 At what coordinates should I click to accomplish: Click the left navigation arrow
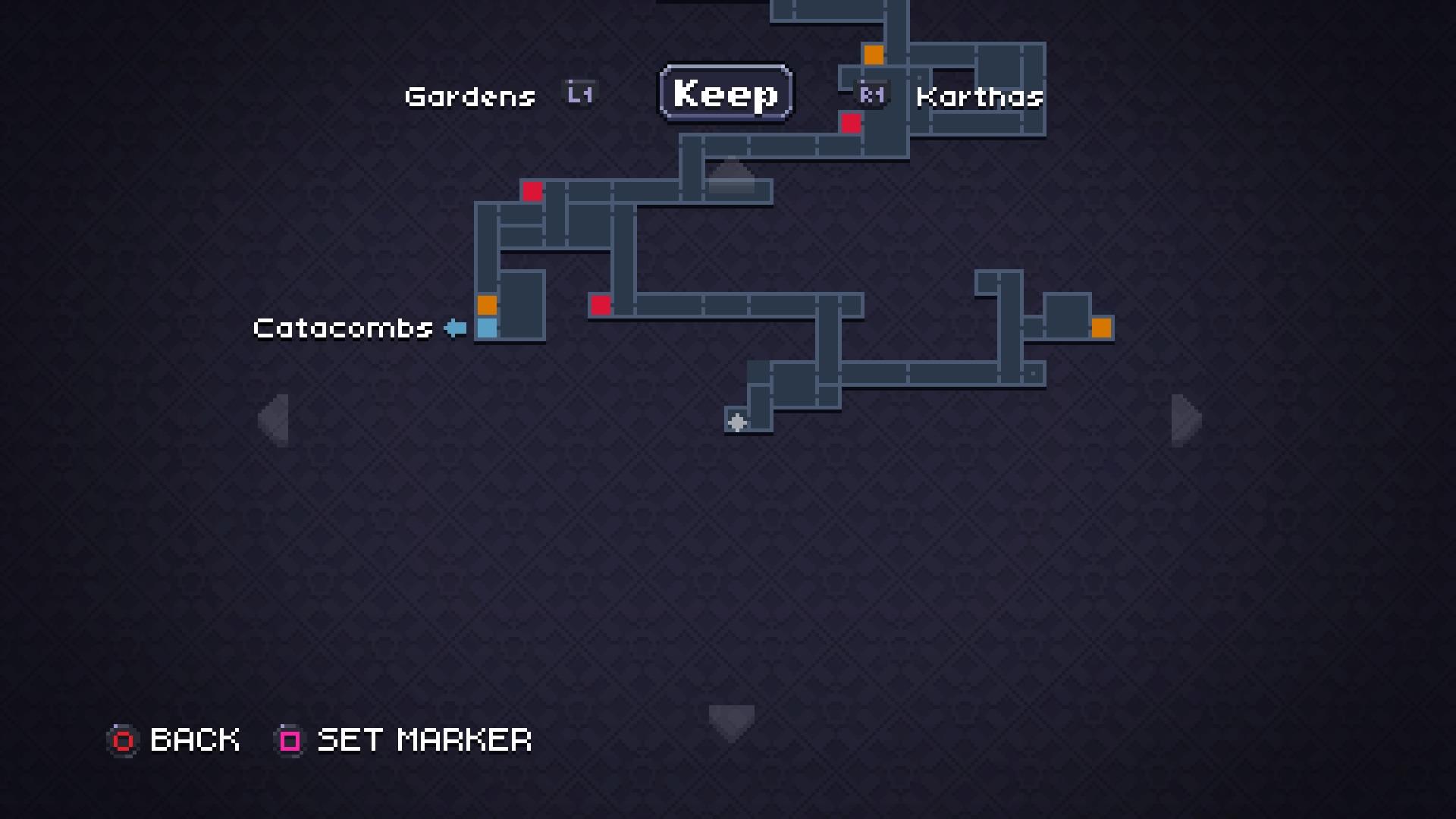point(275,419)
